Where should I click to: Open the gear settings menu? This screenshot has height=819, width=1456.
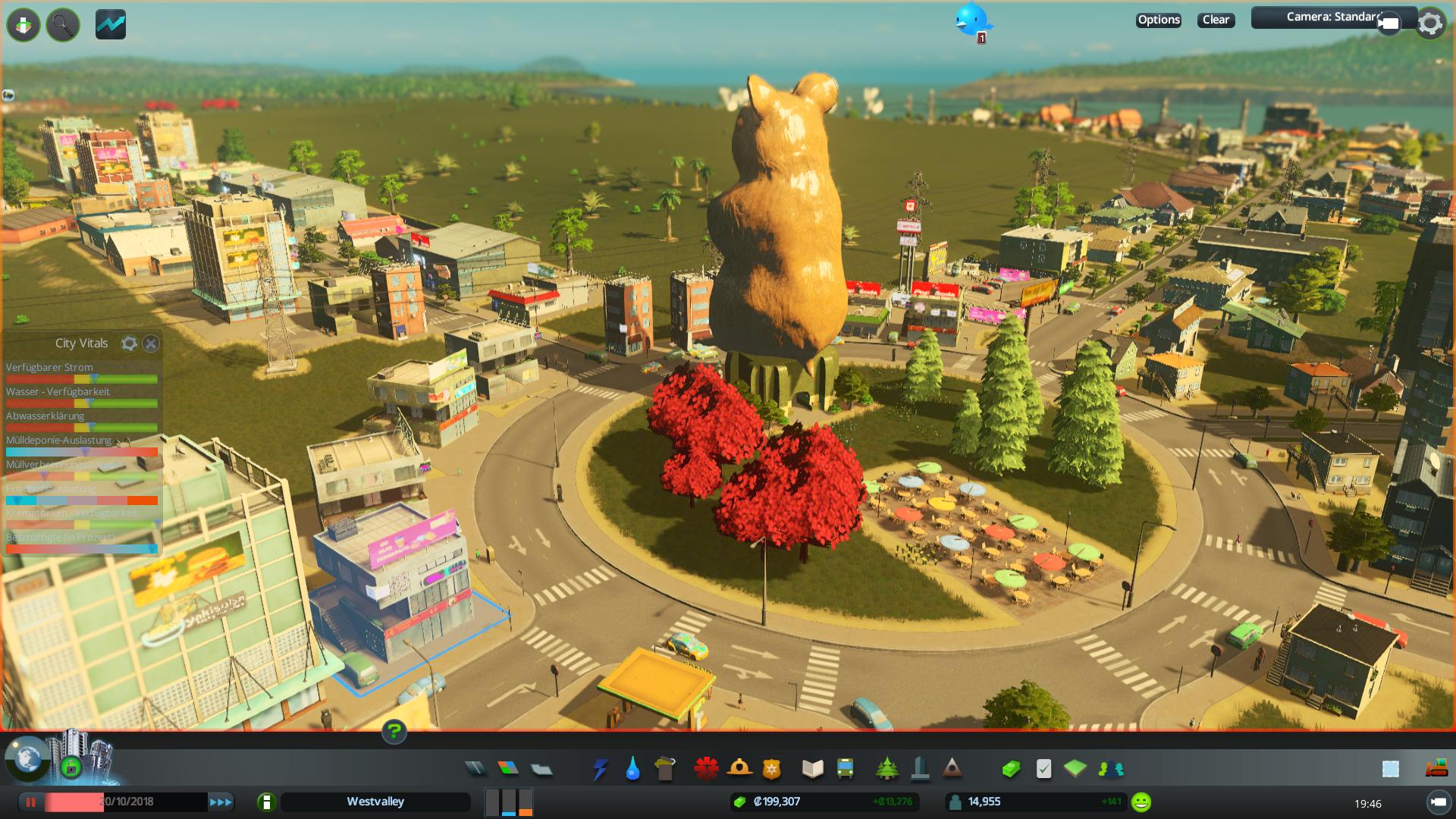coord(1430,24)
